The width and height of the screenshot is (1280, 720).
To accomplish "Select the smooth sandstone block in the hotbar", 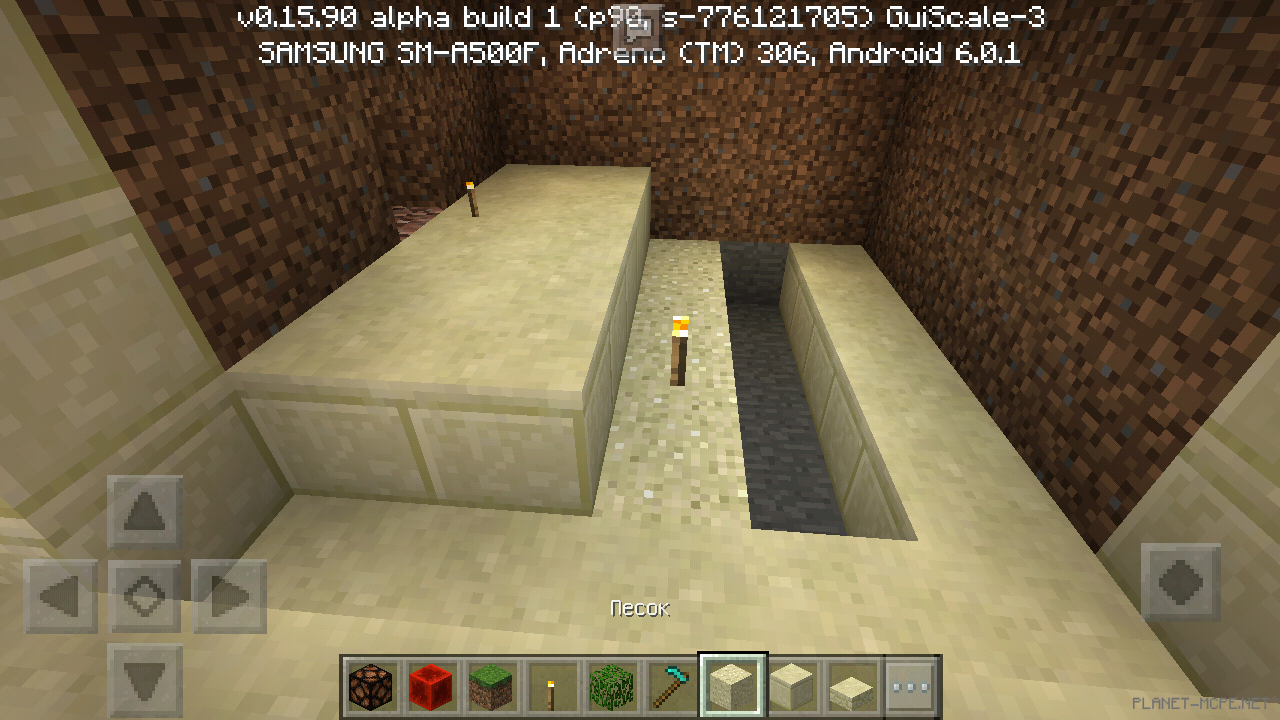I will 791,685.
